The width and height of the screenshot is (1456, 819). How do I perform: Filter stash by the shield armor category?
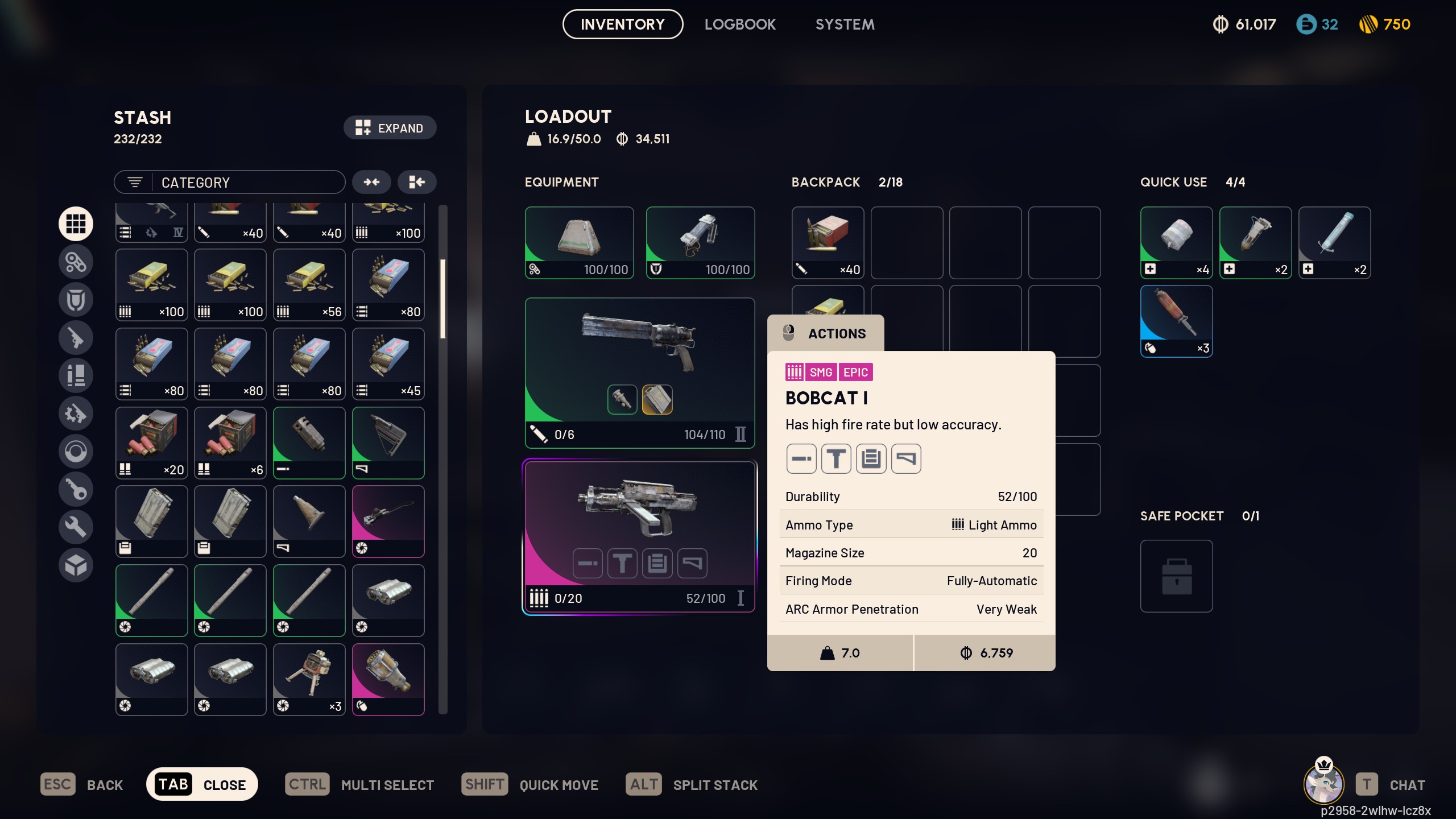pos(76,299)
